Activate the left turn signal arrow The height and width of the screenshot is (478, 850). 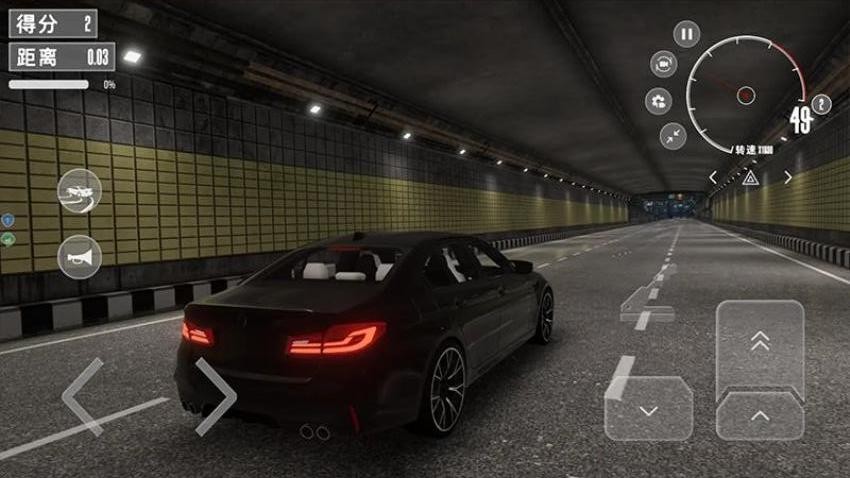tap(713, 177)
